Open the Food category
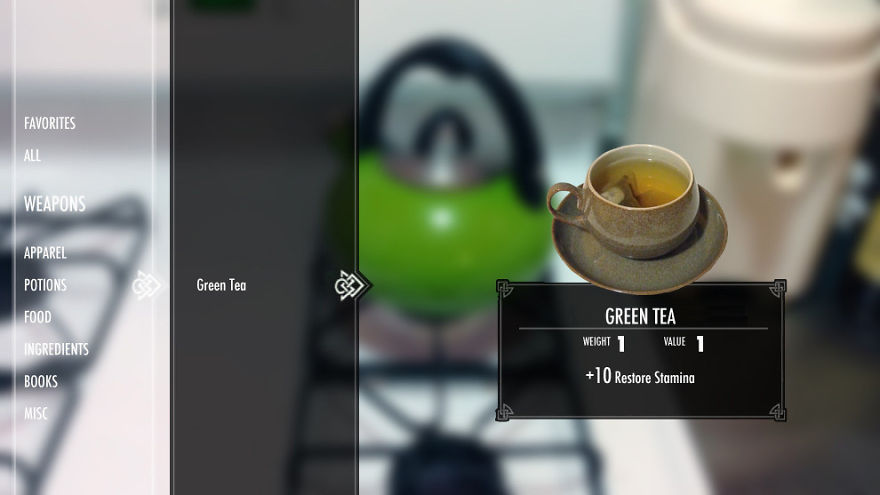Viewport: 880px width, 495px height. (x=38, y=318)
